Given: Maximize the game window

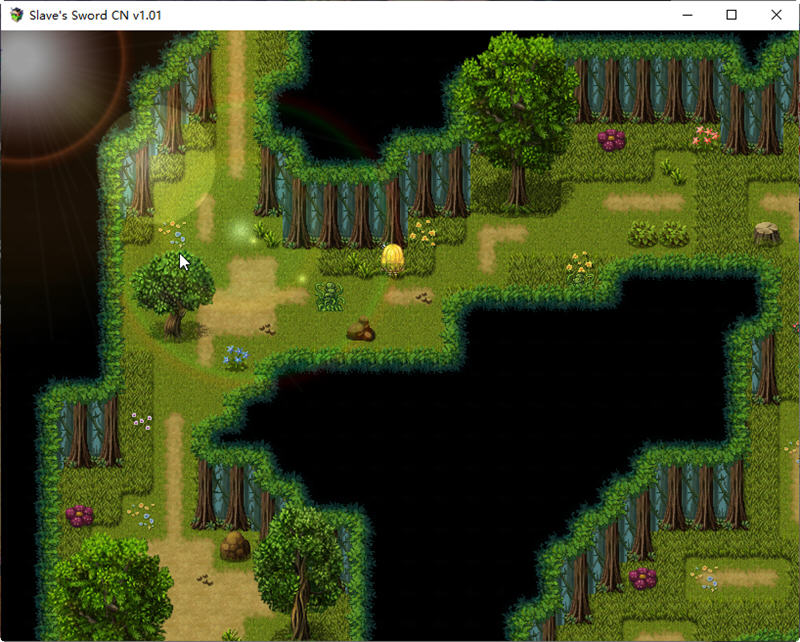Looking at the screenshot, I should [x=731, y=15].
